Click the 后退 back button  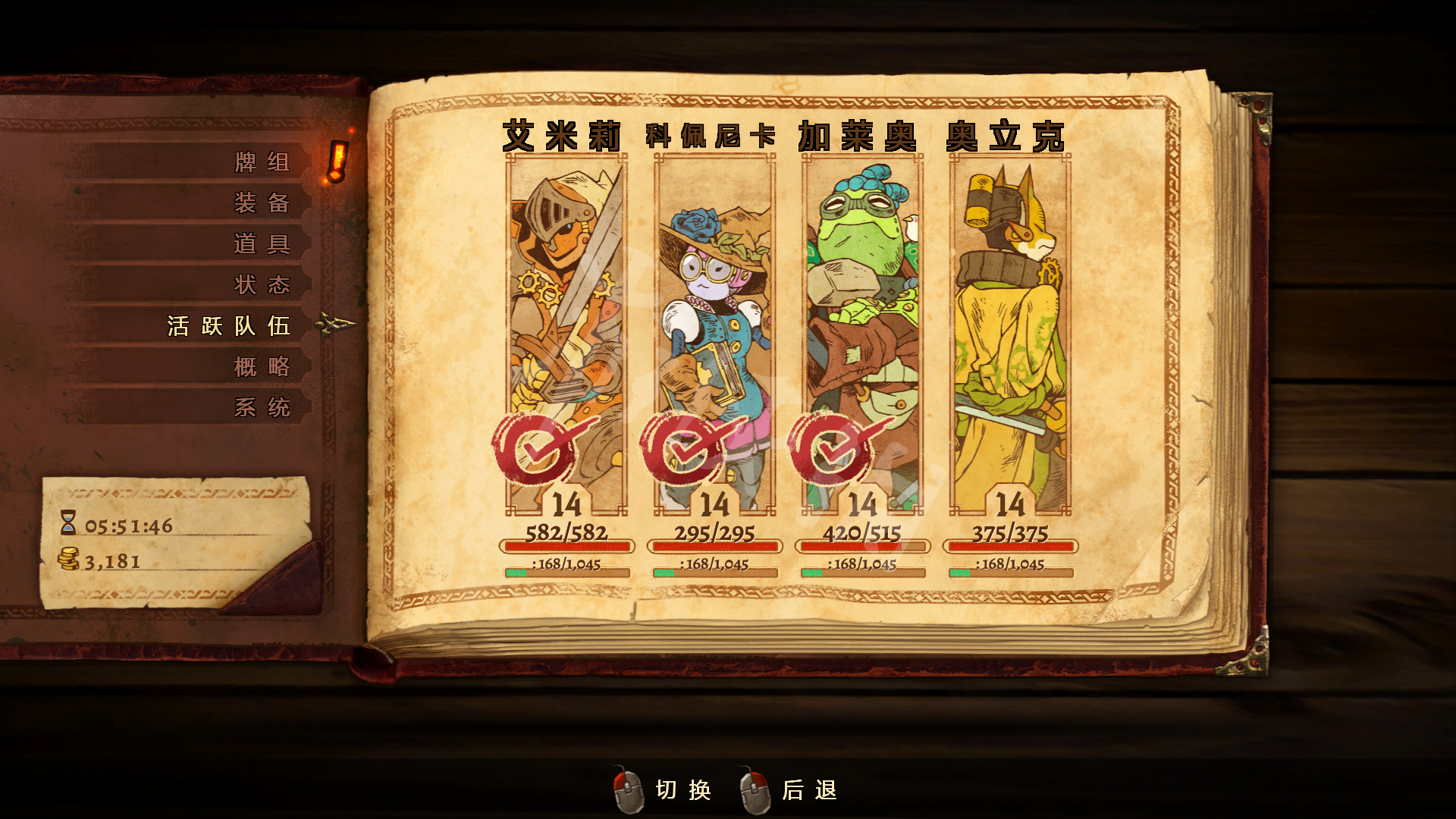pos(790,790)
